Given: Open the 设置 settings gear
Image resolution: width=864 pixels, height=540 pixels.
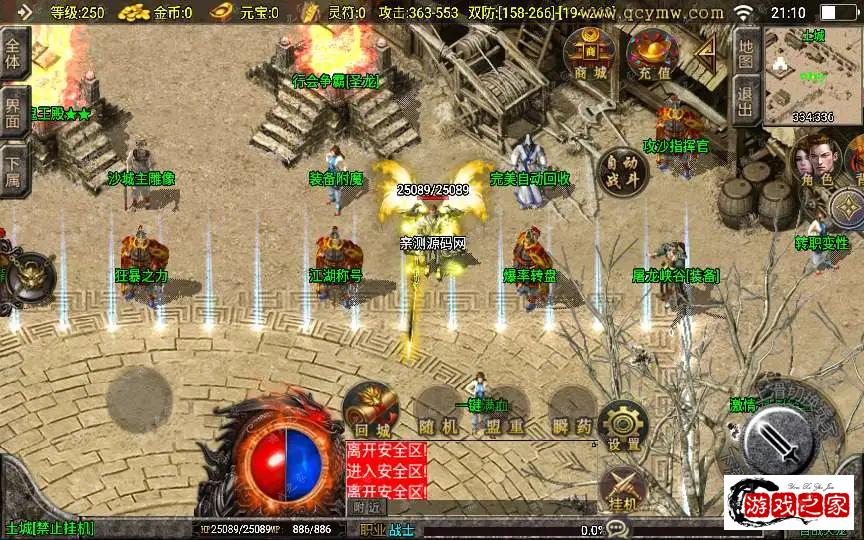Looking at the screenshot, I should (x=624, y=425).
